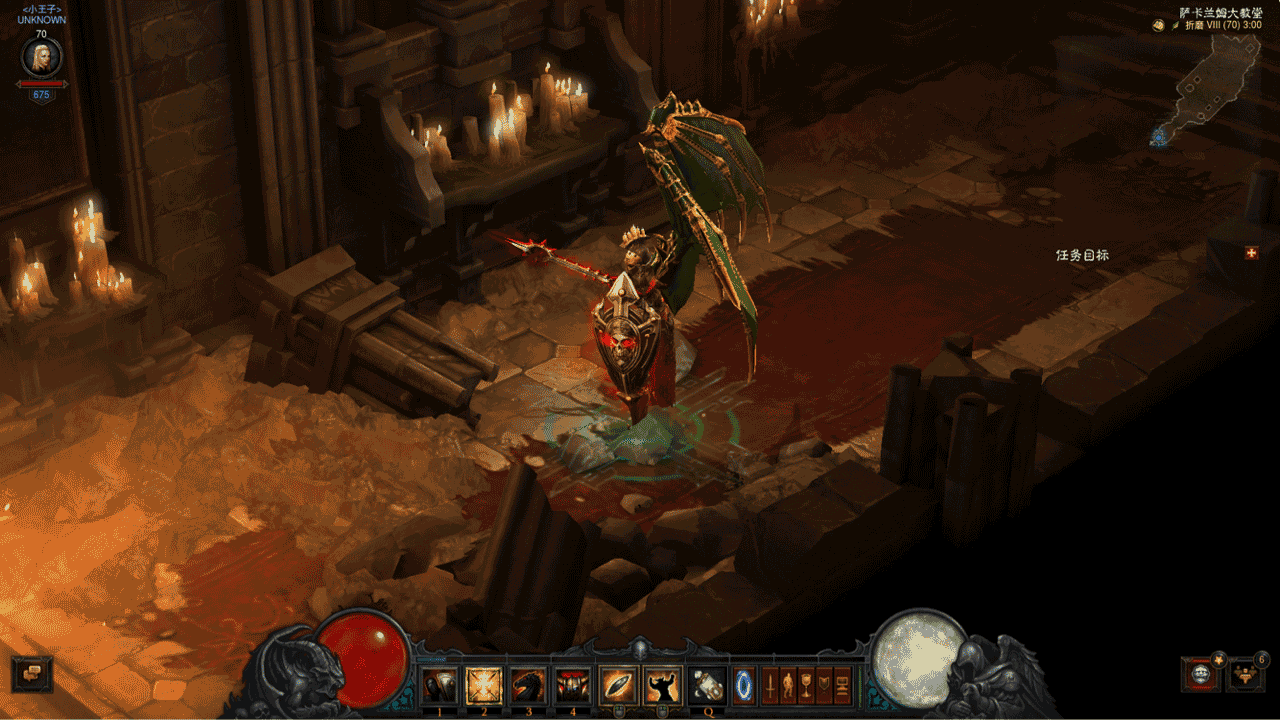The width and height of the screenshot is (1280, 720).
Task: Open the skills menu with the sword icon
Action: [x=771, y=686]
